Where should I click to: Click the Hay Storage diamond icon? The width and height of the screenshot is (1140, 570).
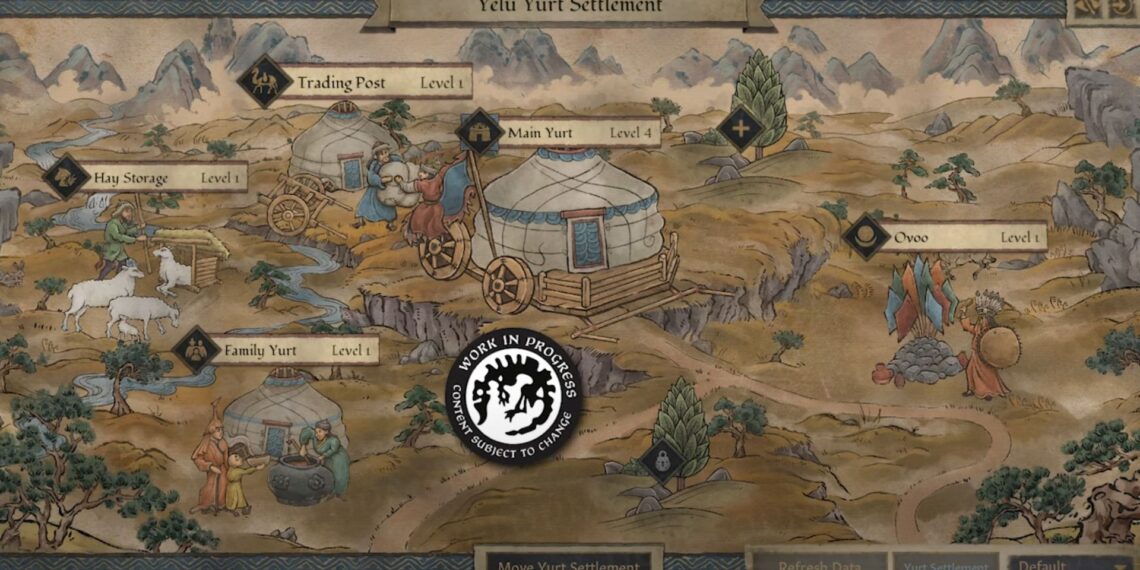tap(68, 178)
